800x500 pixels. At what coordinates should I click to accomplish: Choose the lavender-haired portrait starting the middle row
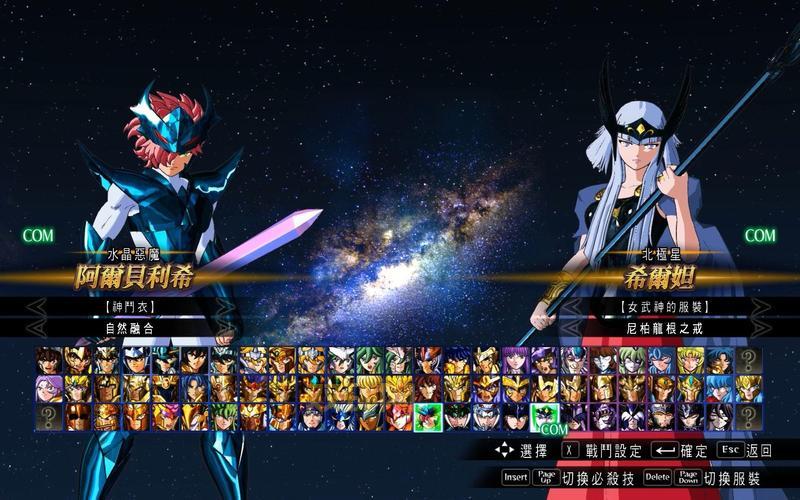[49, 388]
